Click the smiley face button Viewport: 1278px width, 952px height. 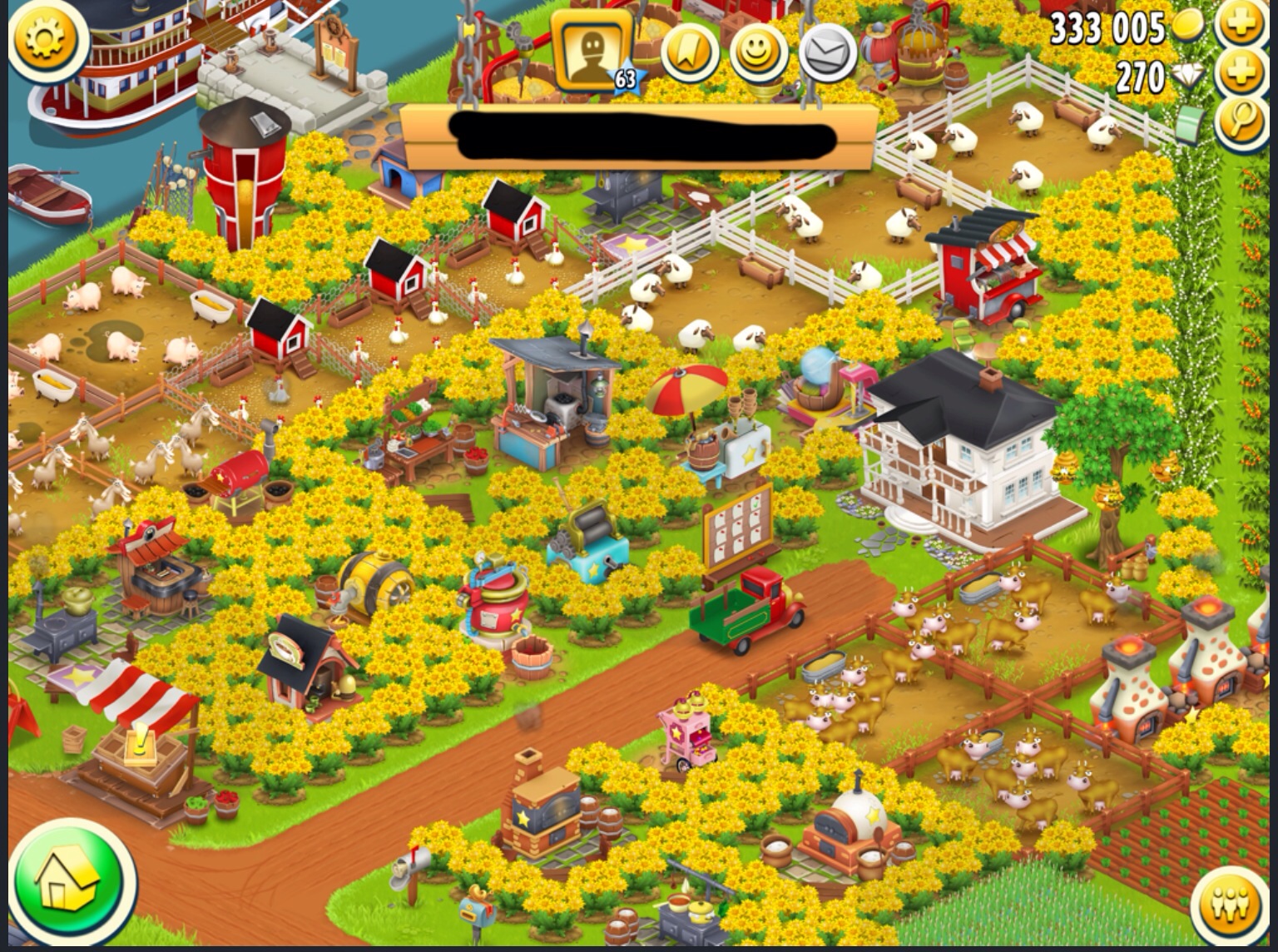[x=758, y=52]
